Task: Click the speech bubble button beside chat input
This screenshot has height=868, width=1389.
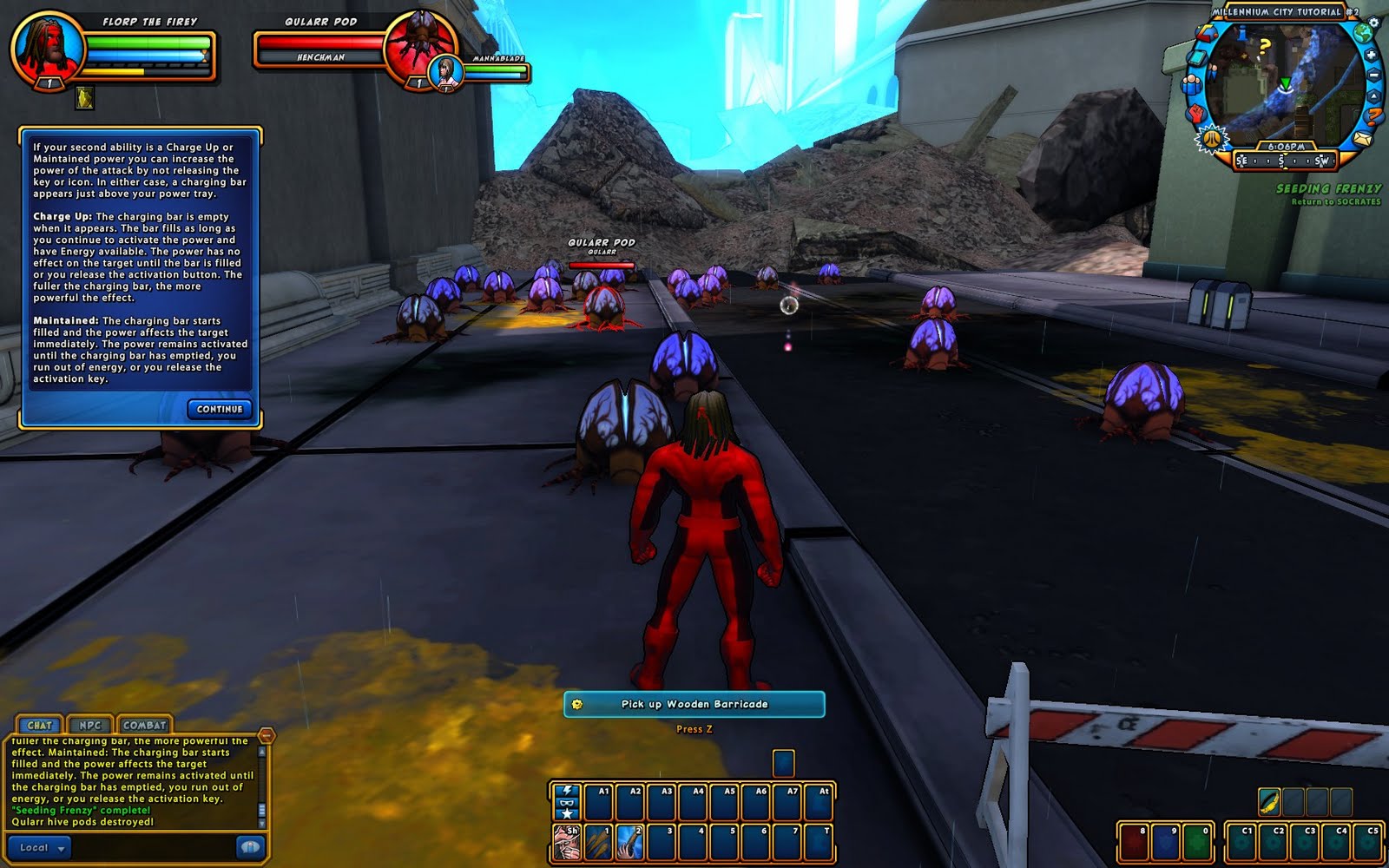Action: point(249,847)
